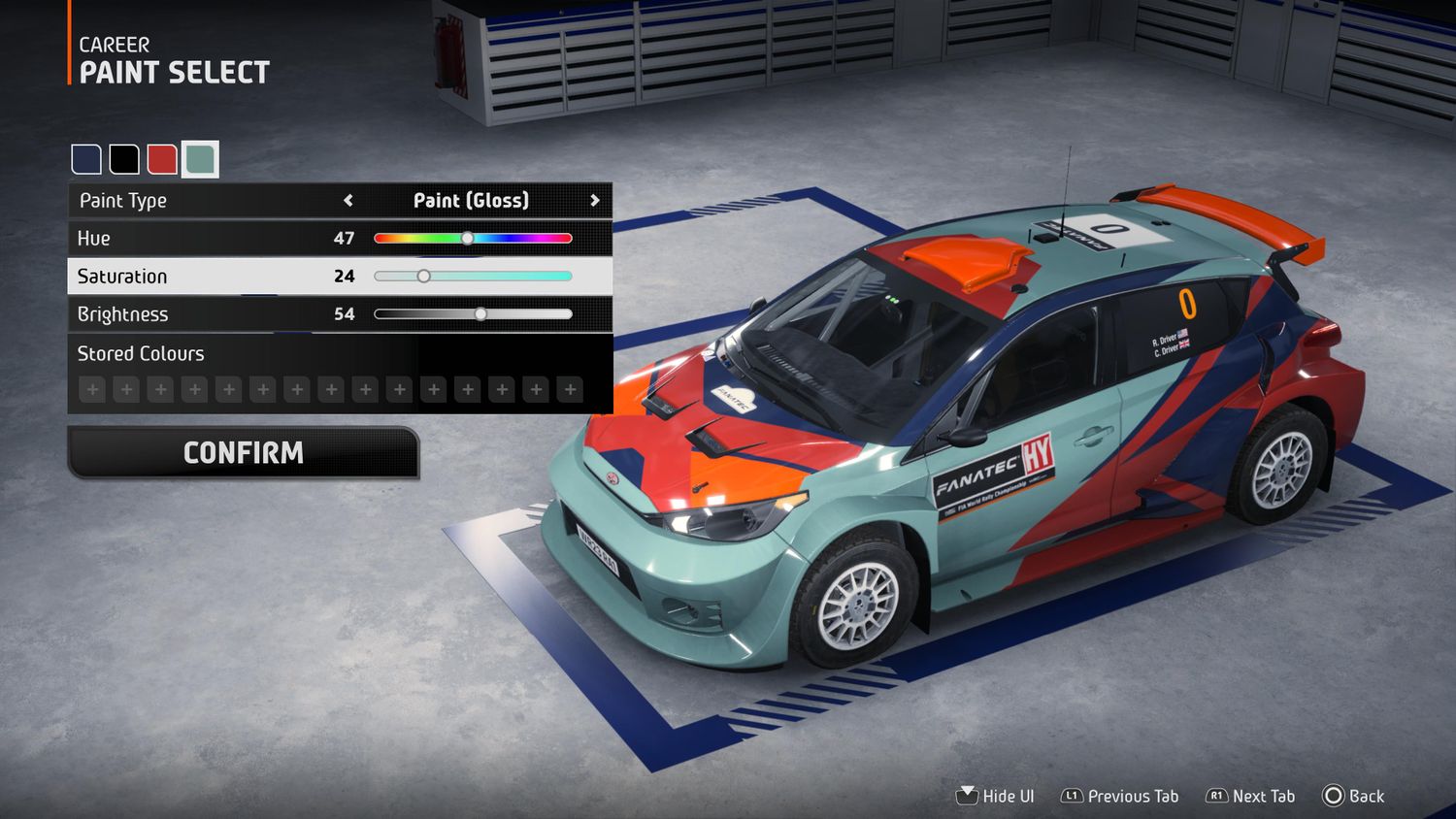Select the teal colour swatch

200,159
